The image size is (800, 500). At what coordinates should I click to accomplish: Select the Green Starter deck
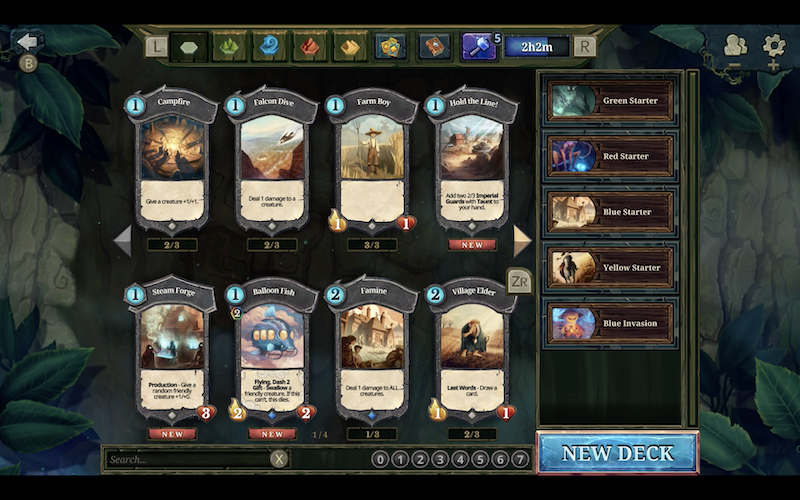[610, 101]
